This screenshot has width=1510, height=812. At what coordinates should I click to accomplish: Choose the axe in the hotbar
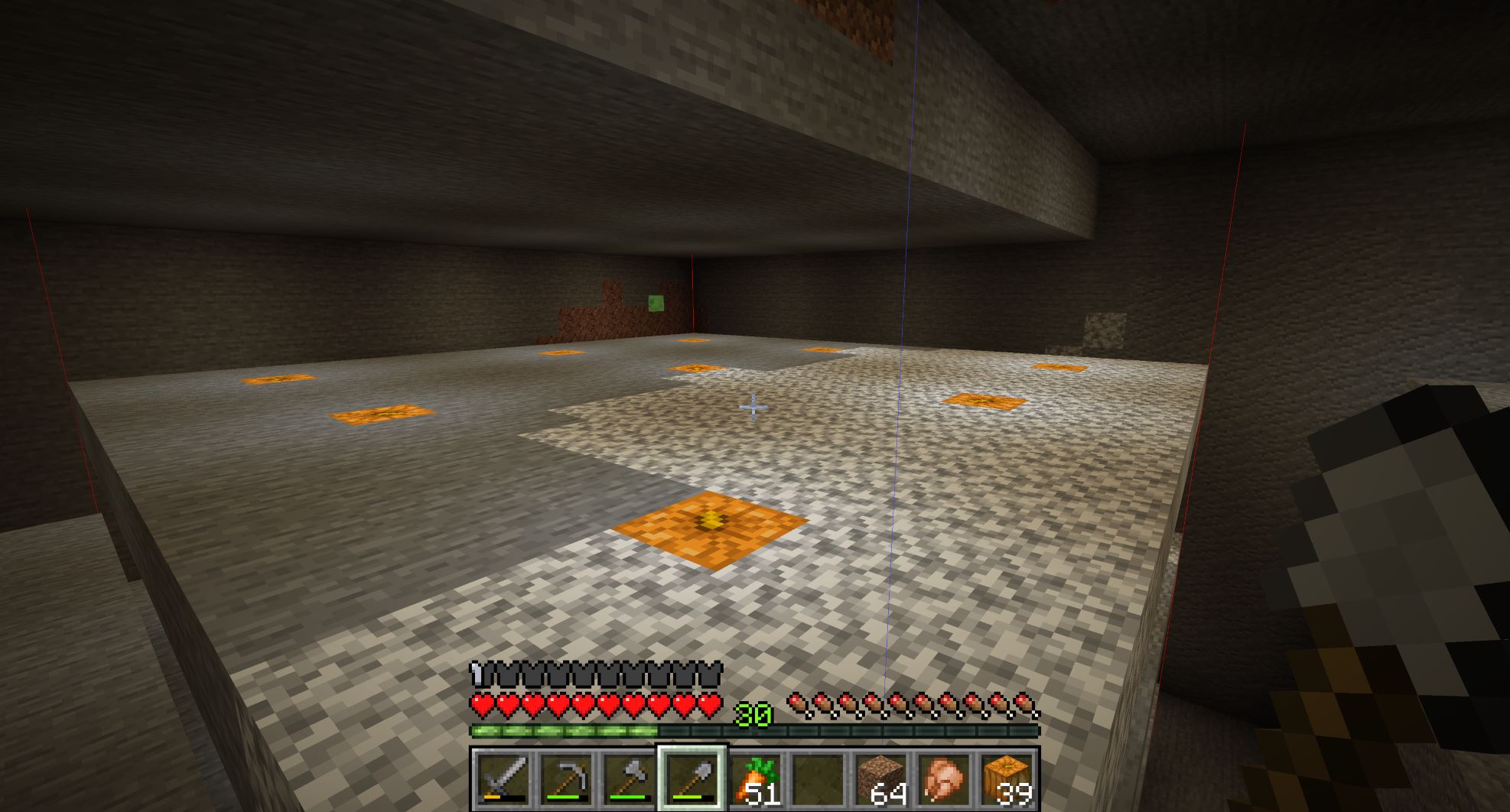[x=629, y=779]
